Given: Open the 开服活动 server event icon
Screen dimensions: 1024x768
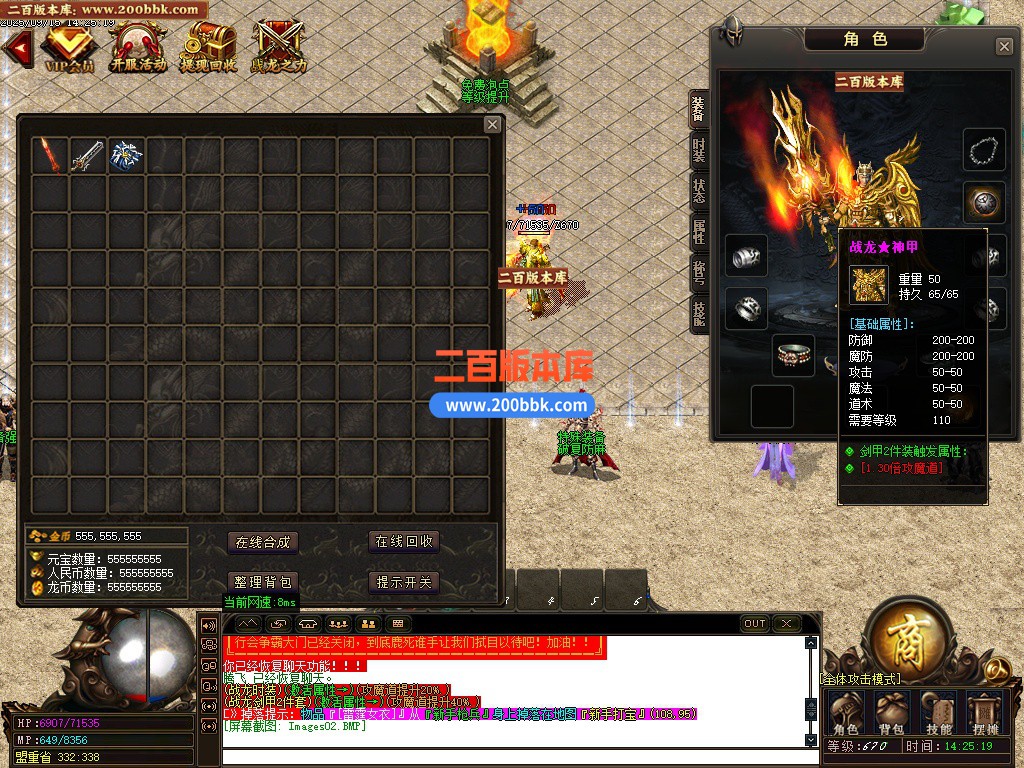Looking at the screenshot, I should (x=138, y=45).
